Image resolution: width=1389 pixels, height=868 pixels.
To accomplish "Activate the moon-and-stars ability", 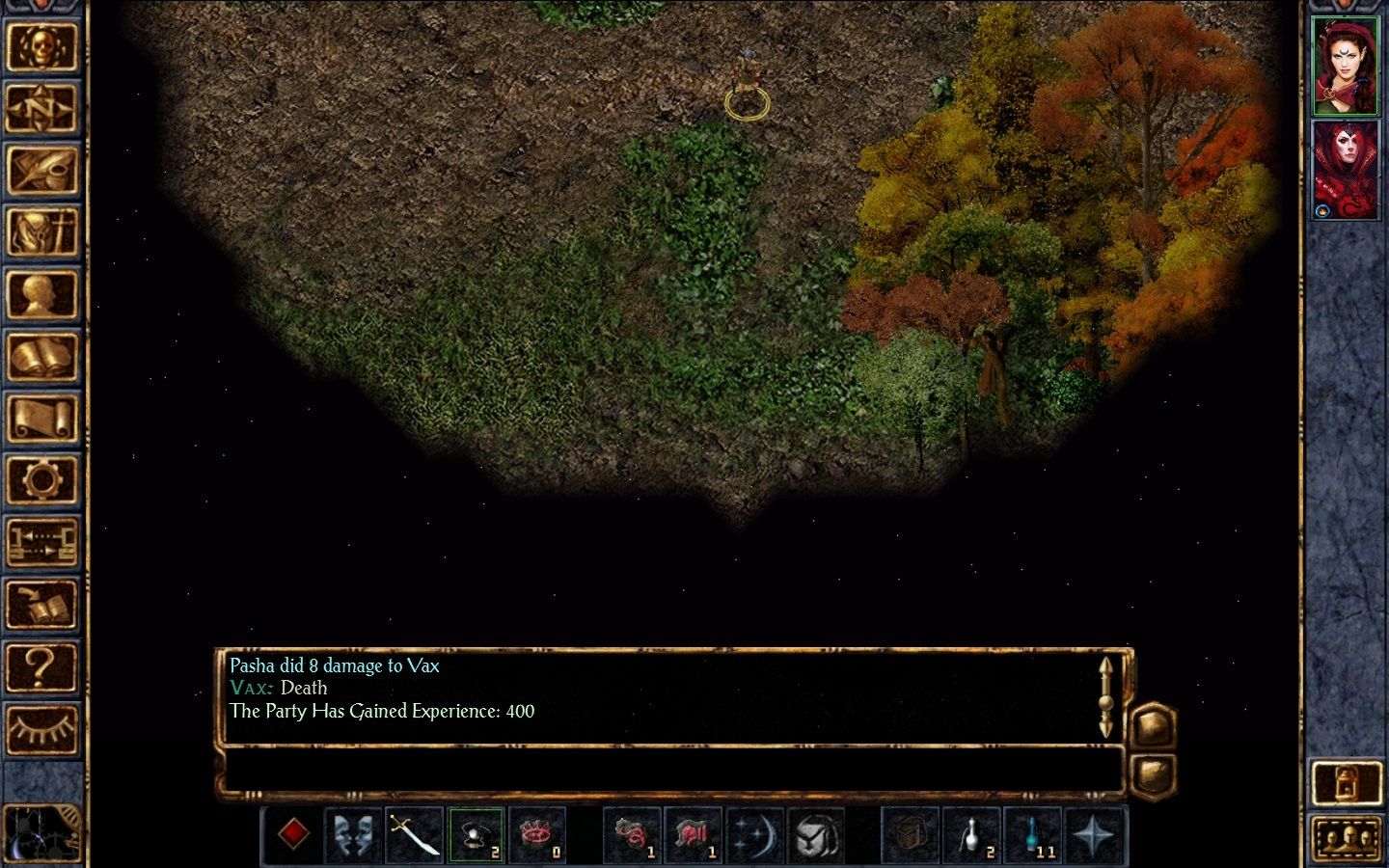I will [755, 834].
